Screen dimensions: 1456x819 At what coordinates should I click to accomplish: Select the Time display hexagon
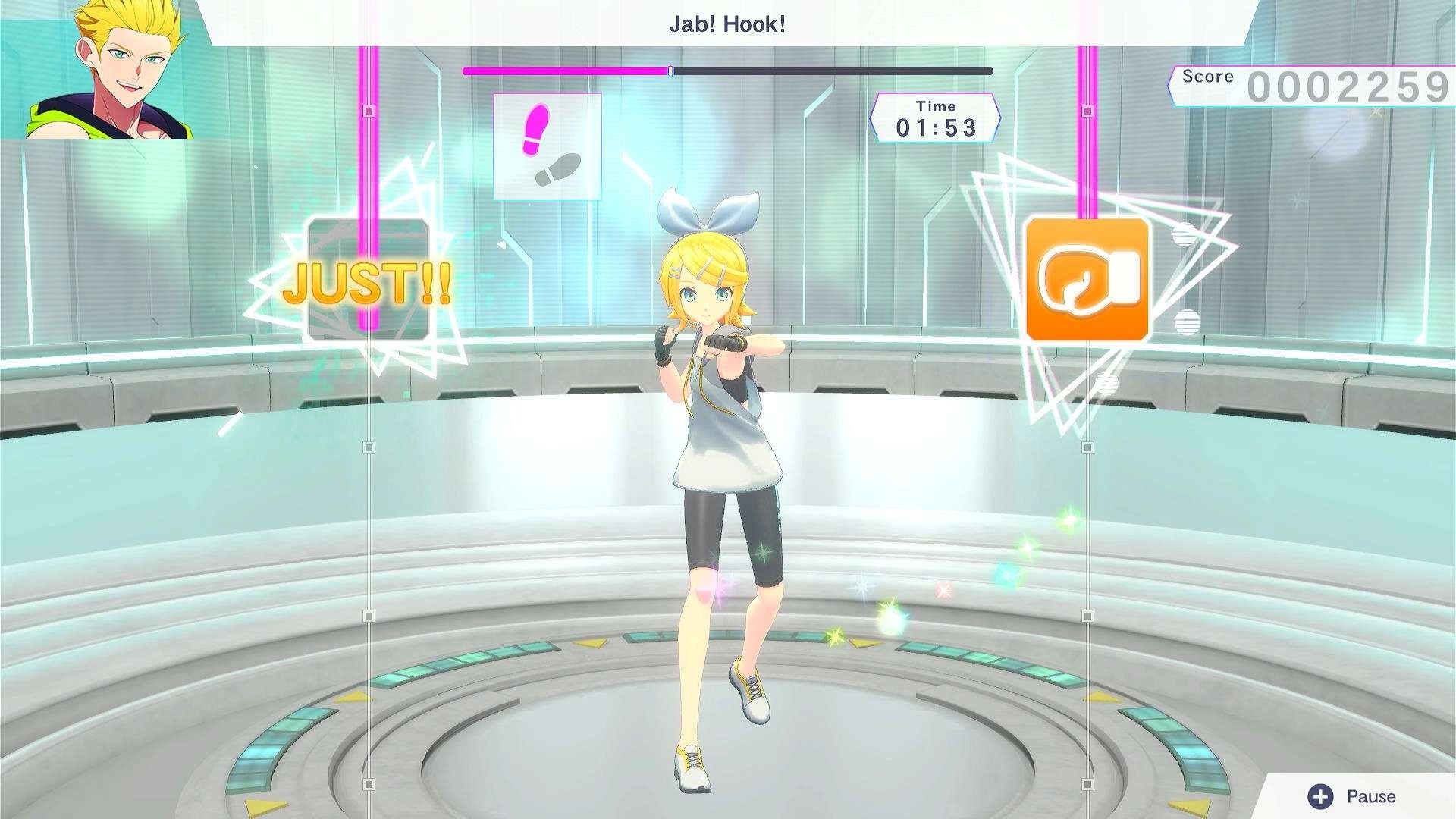[x=936, y=118]
